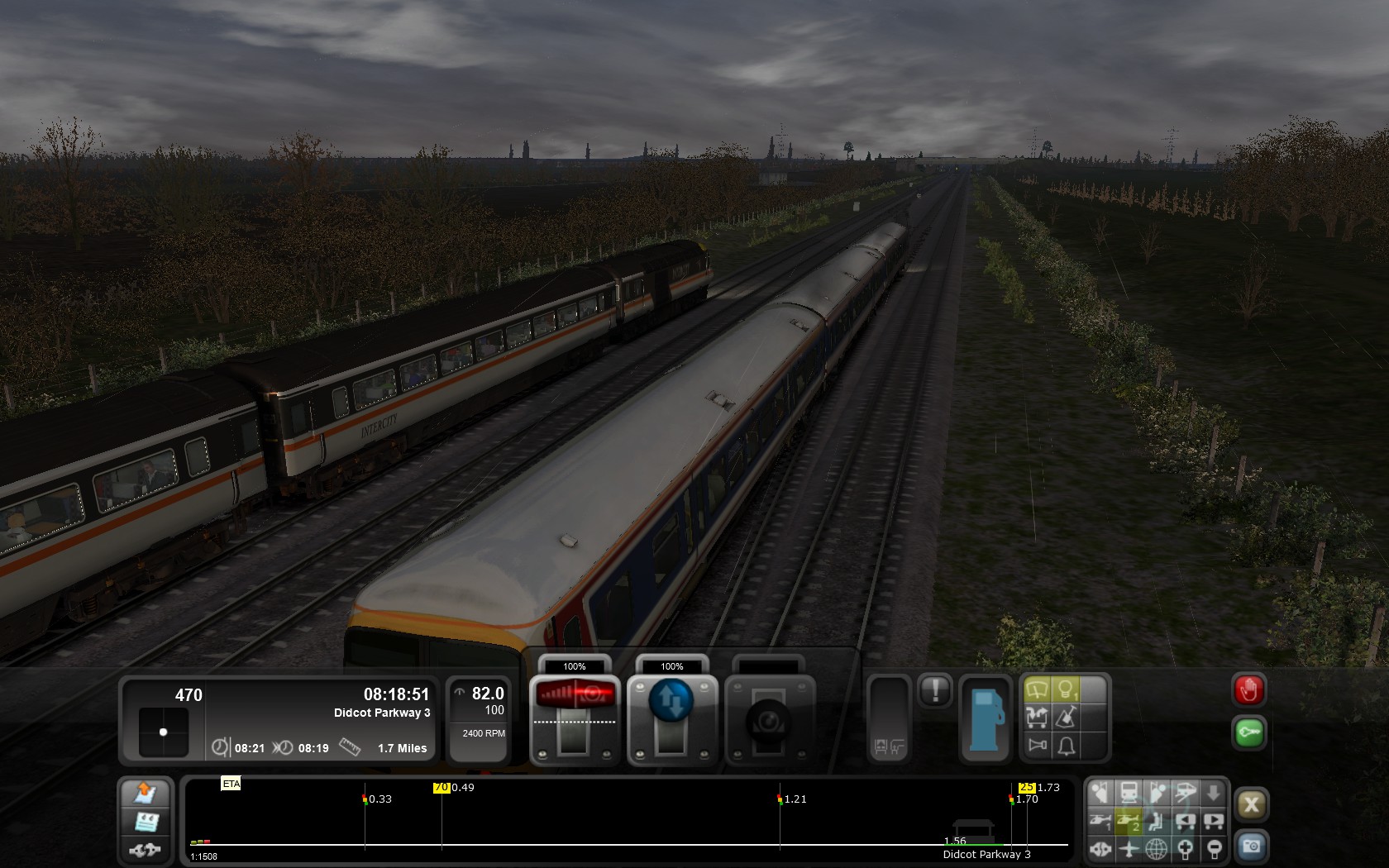Switch the headlights light bulb button
Image resolution: width=1389 pixels, height=868 pixels.
pos(1066,689)
